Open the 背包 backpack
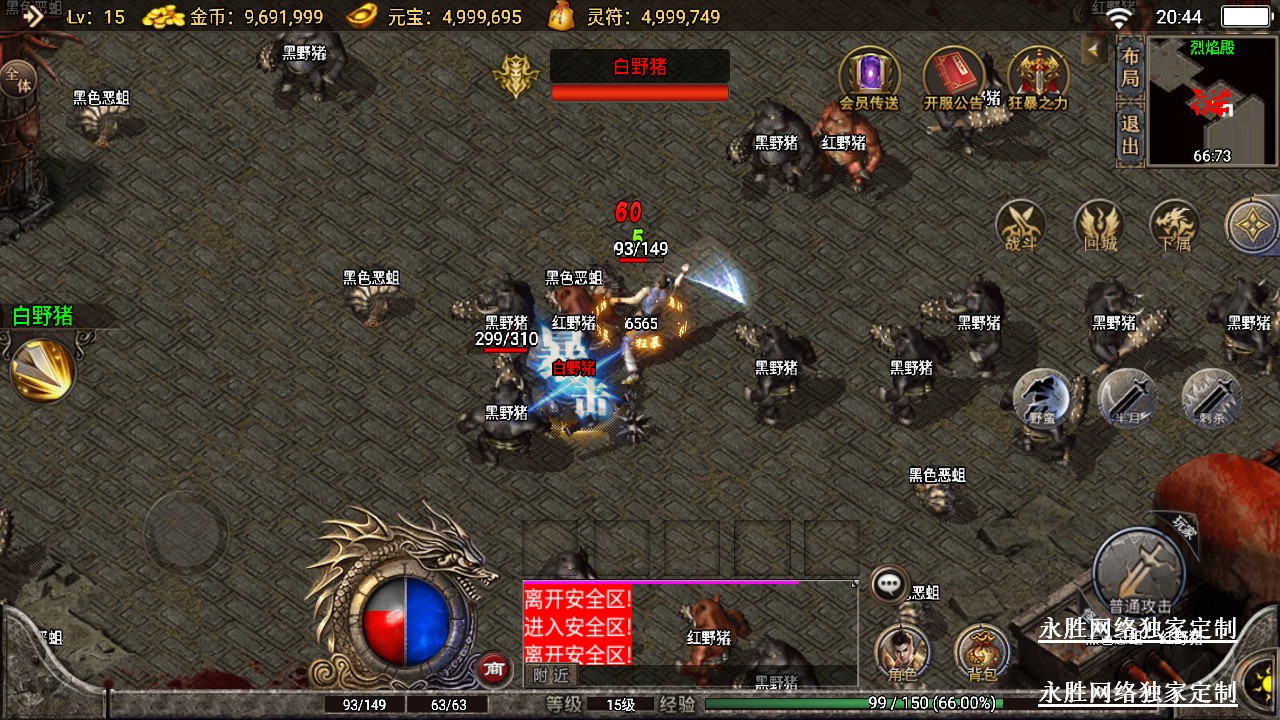The image size is (1280, 720). click(981, 653)
